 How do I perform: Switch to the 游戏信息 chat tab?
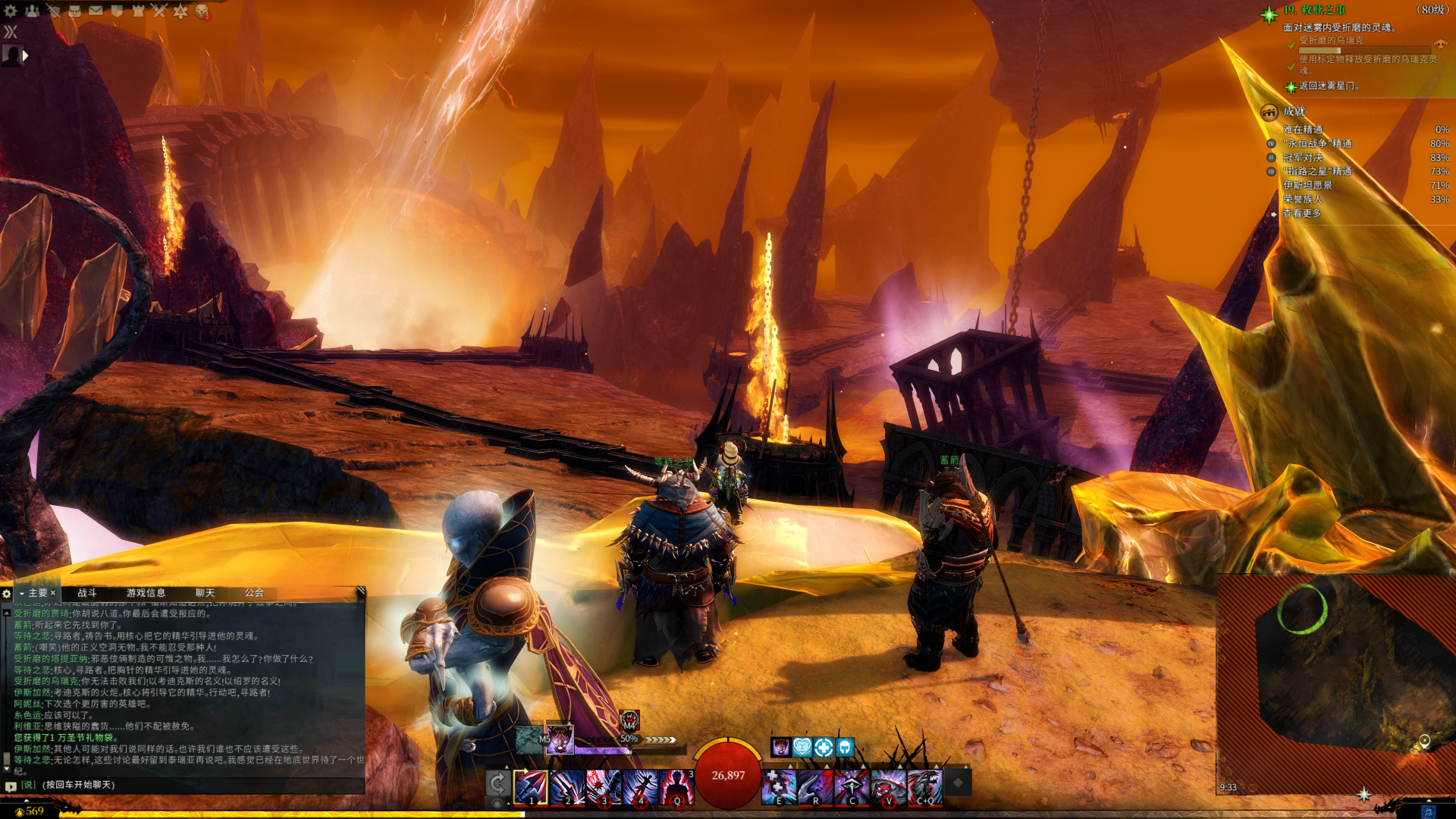click(x=146, y=593)
